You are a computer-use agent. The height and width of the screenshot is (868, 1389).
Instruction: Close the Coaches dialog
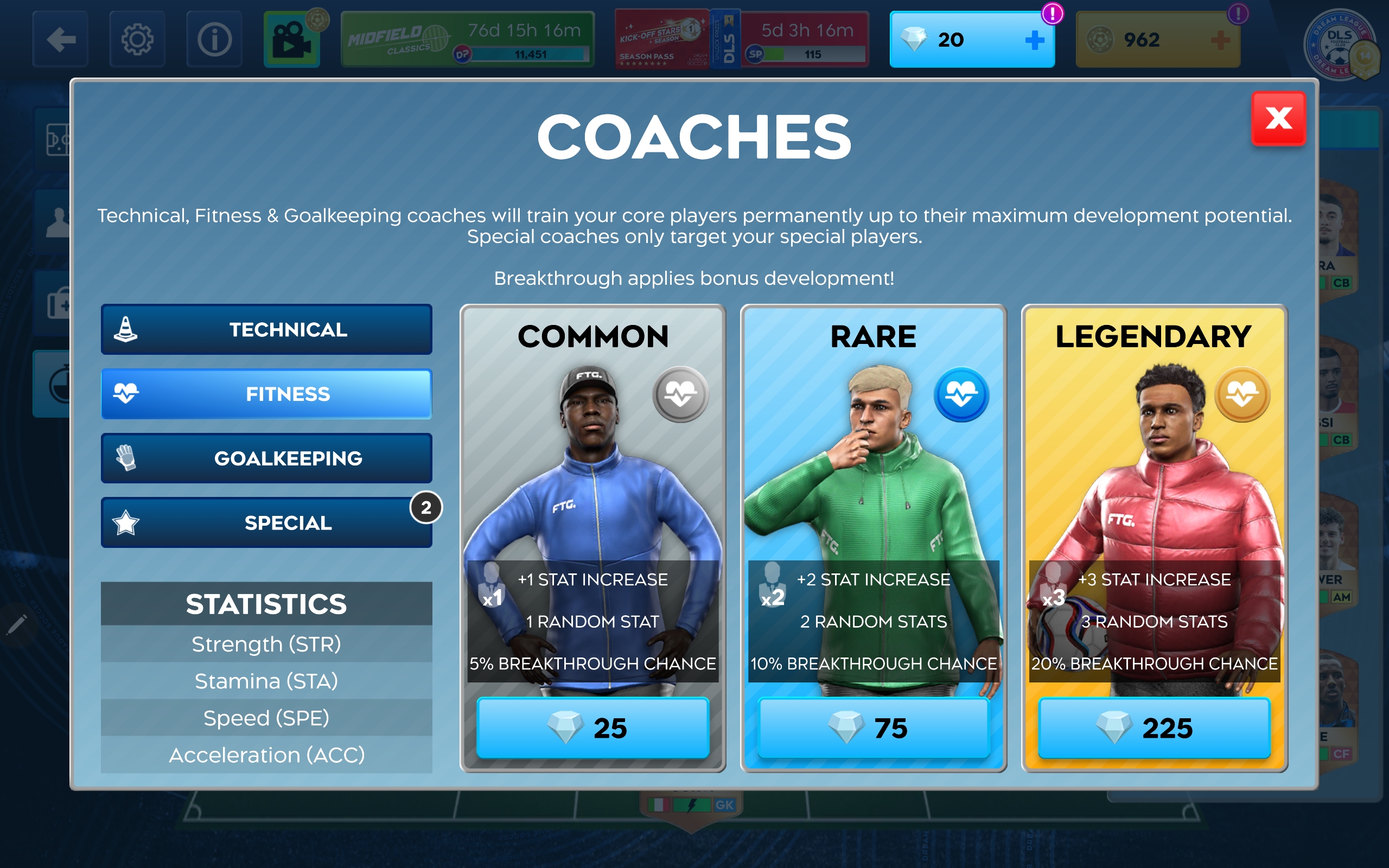tap(1278, 119)
